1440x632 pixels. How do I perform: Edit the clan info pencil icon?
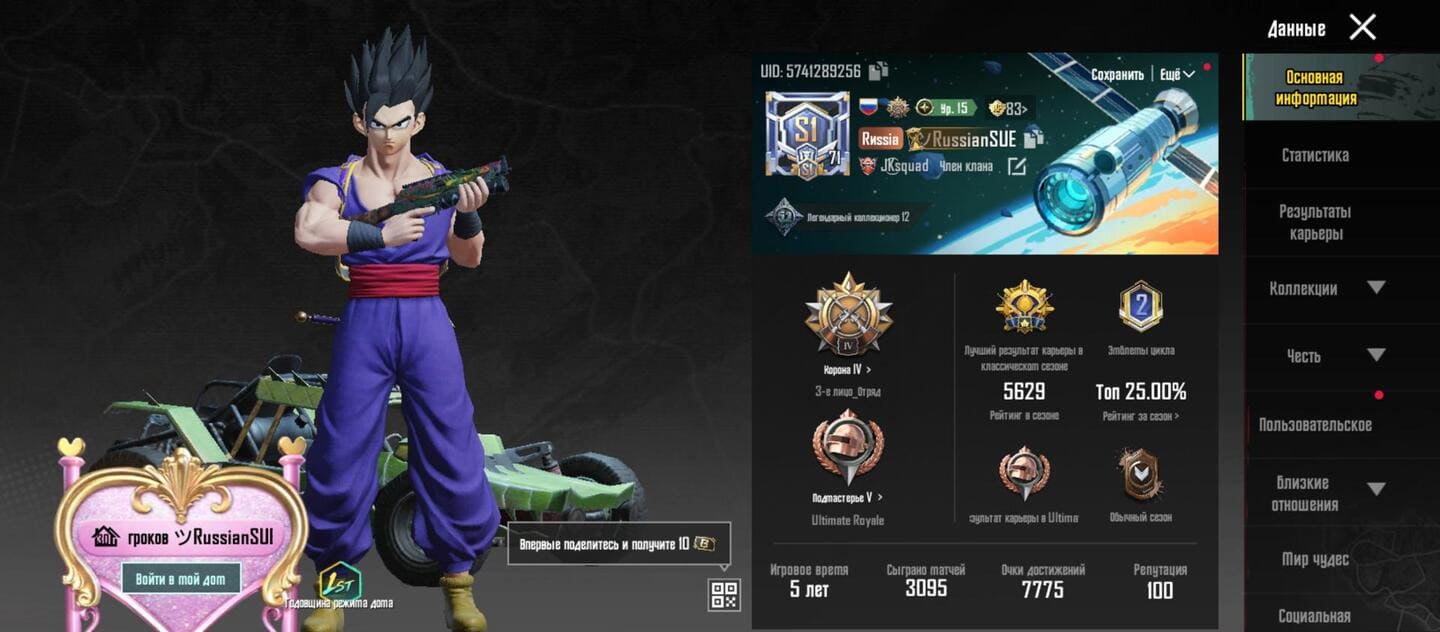tap(1016, 167)
